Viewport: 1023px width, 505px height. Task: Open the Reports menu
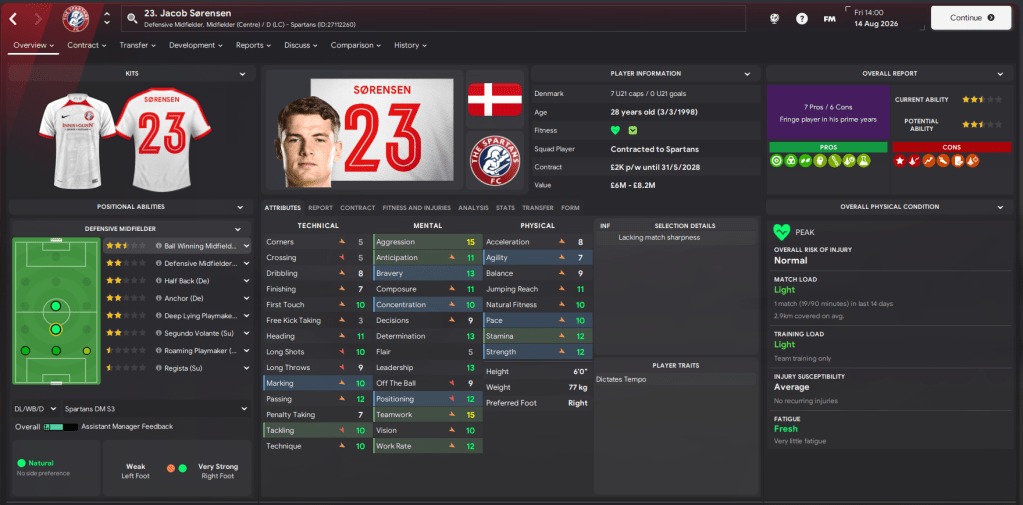[x=253, y=45]
